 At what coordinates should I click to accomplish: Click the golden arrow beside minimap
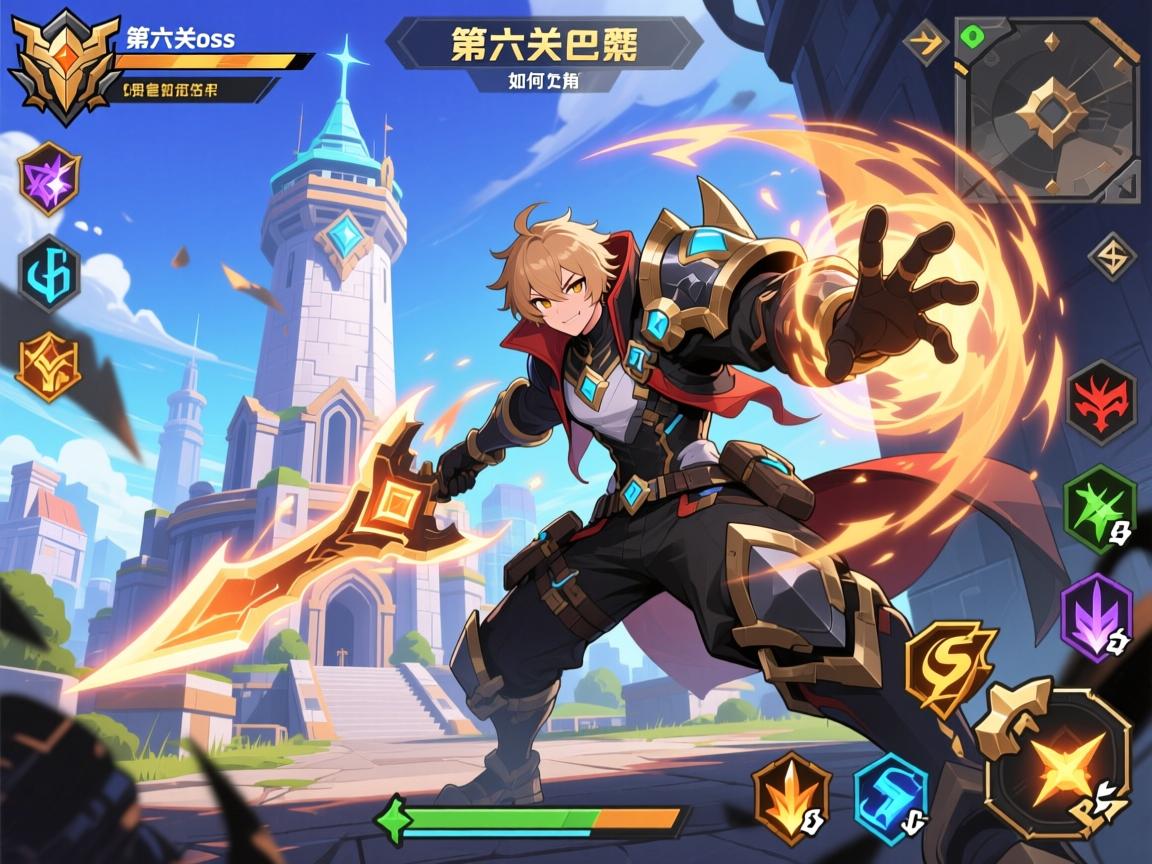coord(925,44)
